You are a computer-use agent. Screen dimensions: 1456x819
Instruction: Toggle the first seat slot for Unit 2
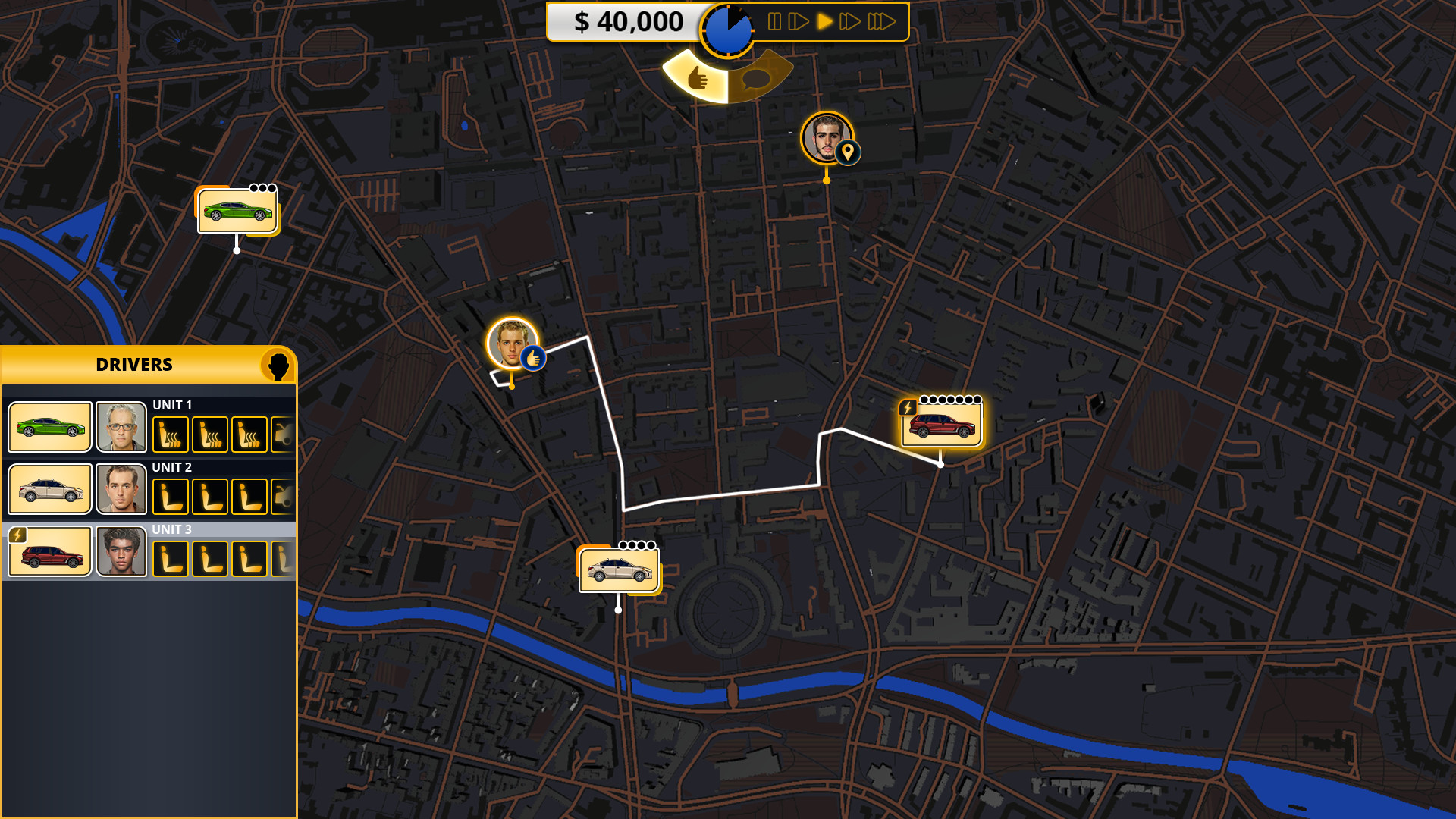(x=171, y=496)
